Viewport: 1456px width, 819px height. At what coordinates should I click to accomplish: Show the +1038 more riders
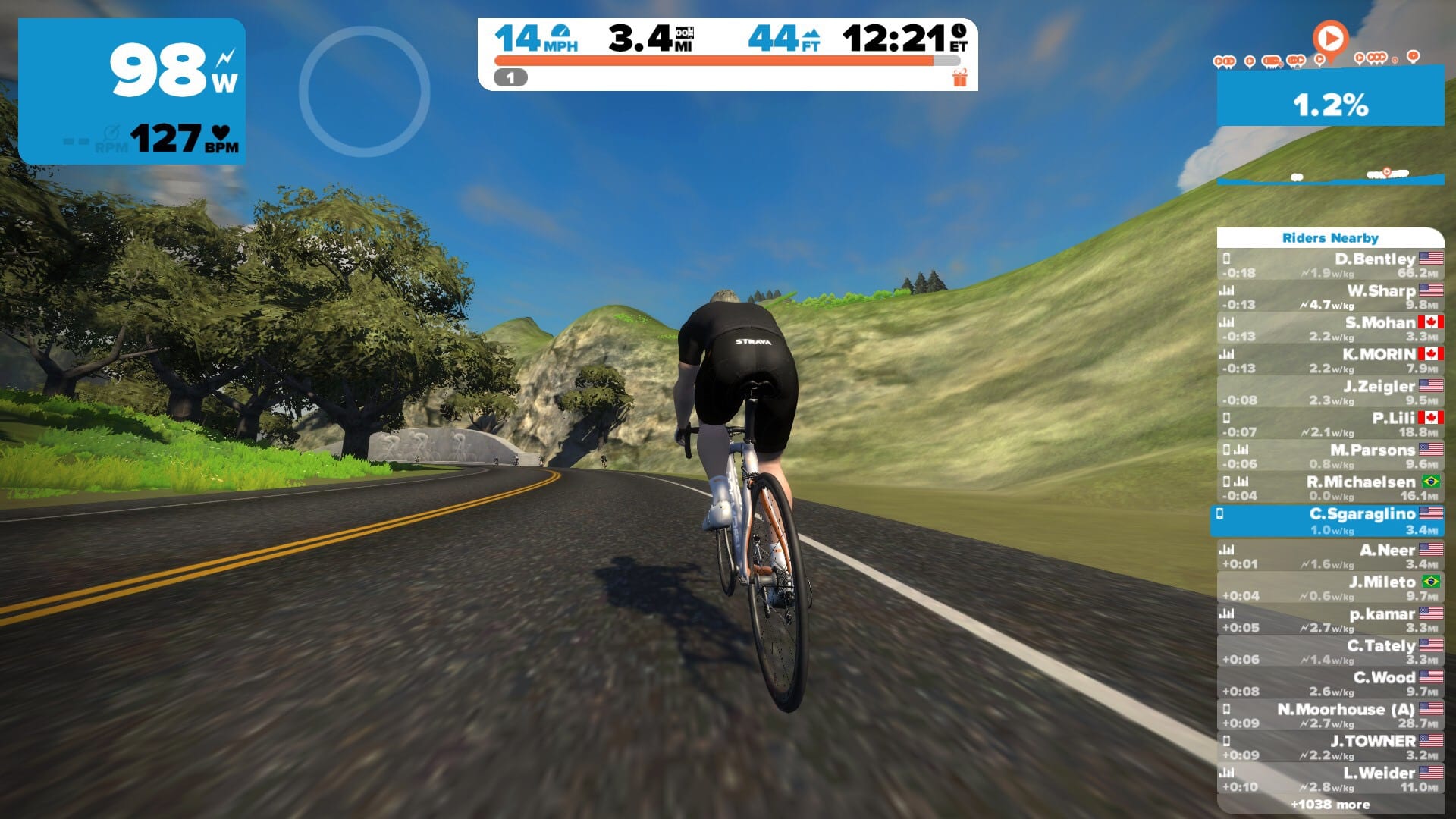(1330, 805)
